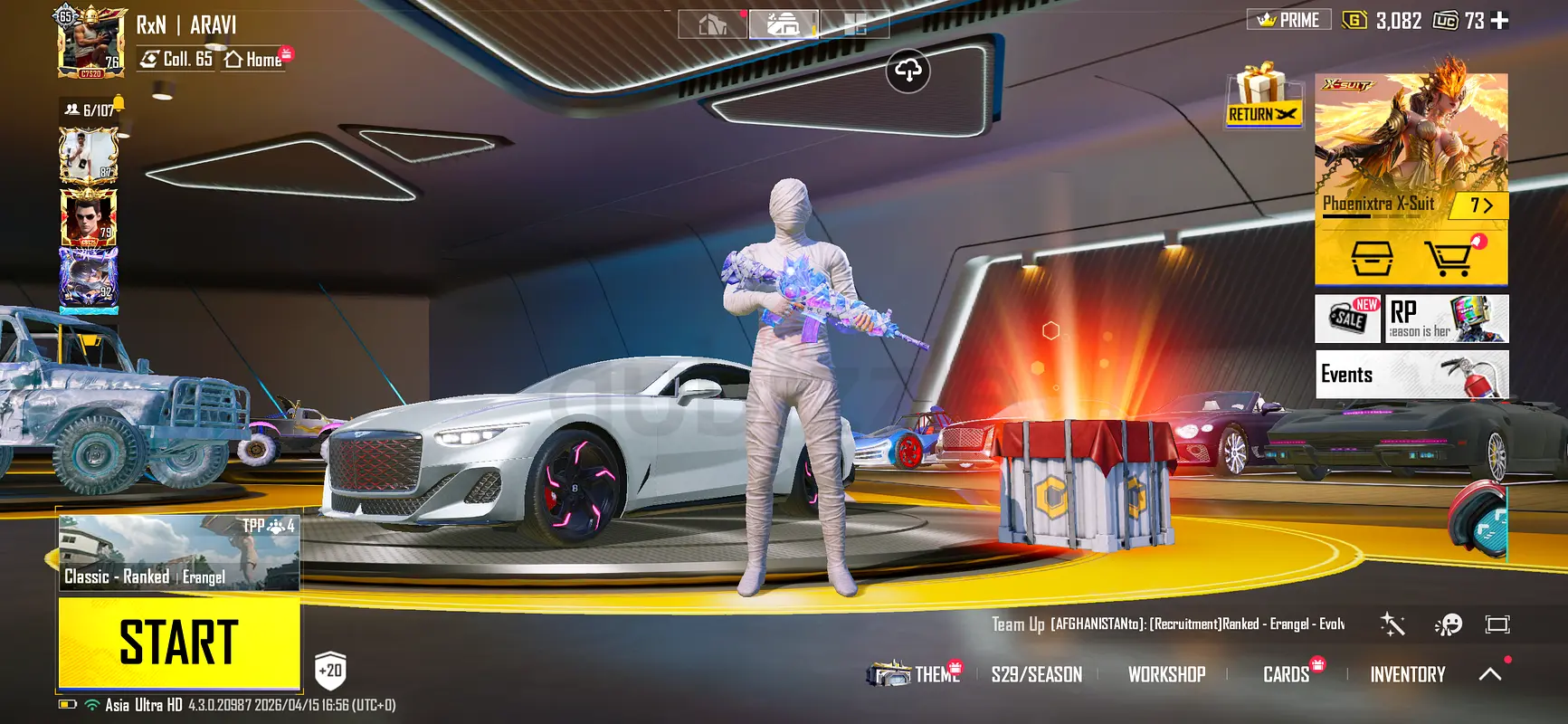
Task: Open the RxN ARAVI player profile avatar
Action: [x=90, y=43]
